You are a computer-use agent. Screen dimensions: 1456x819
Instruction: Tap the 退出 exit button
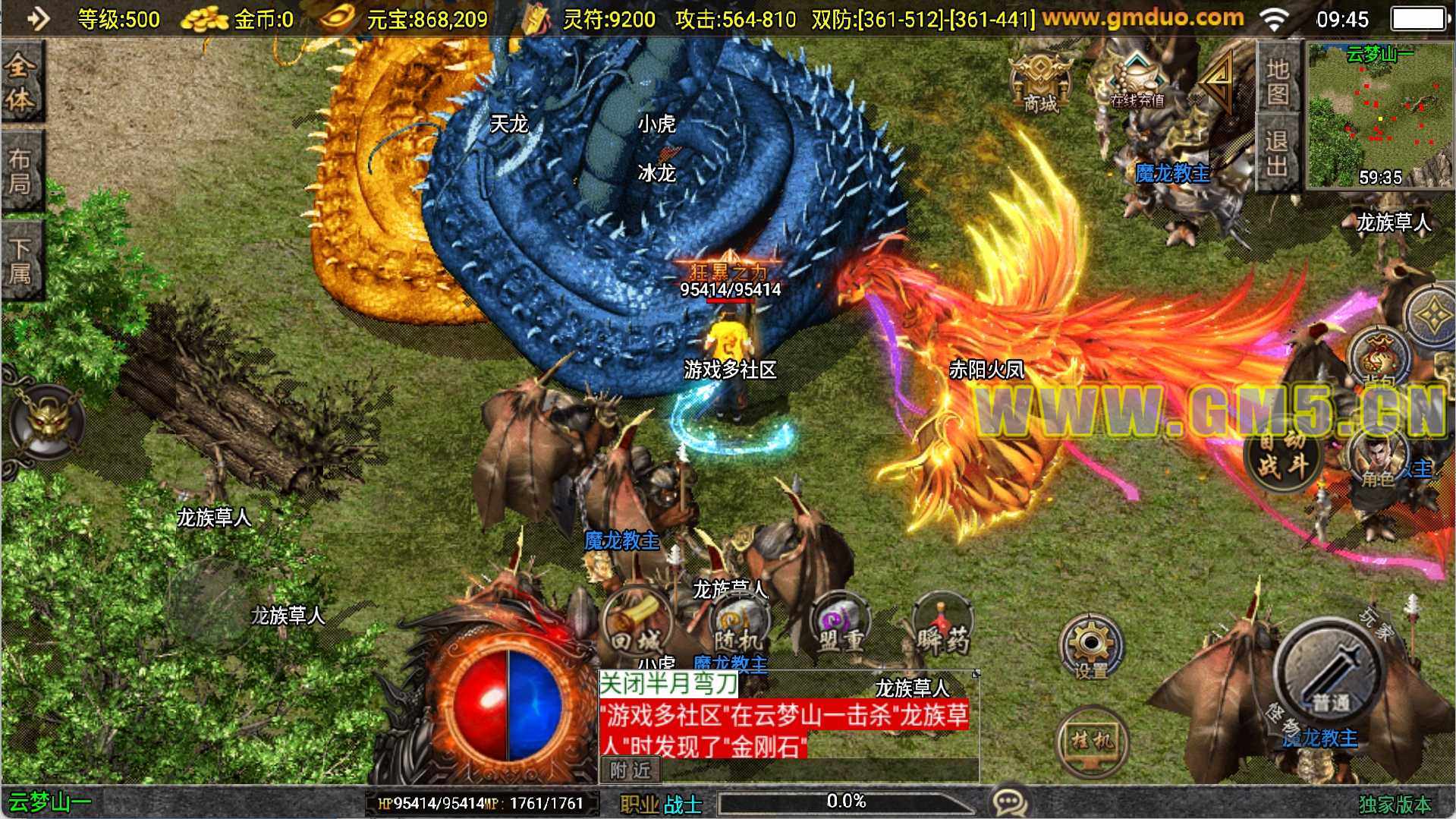click(x=1278, y=153)
